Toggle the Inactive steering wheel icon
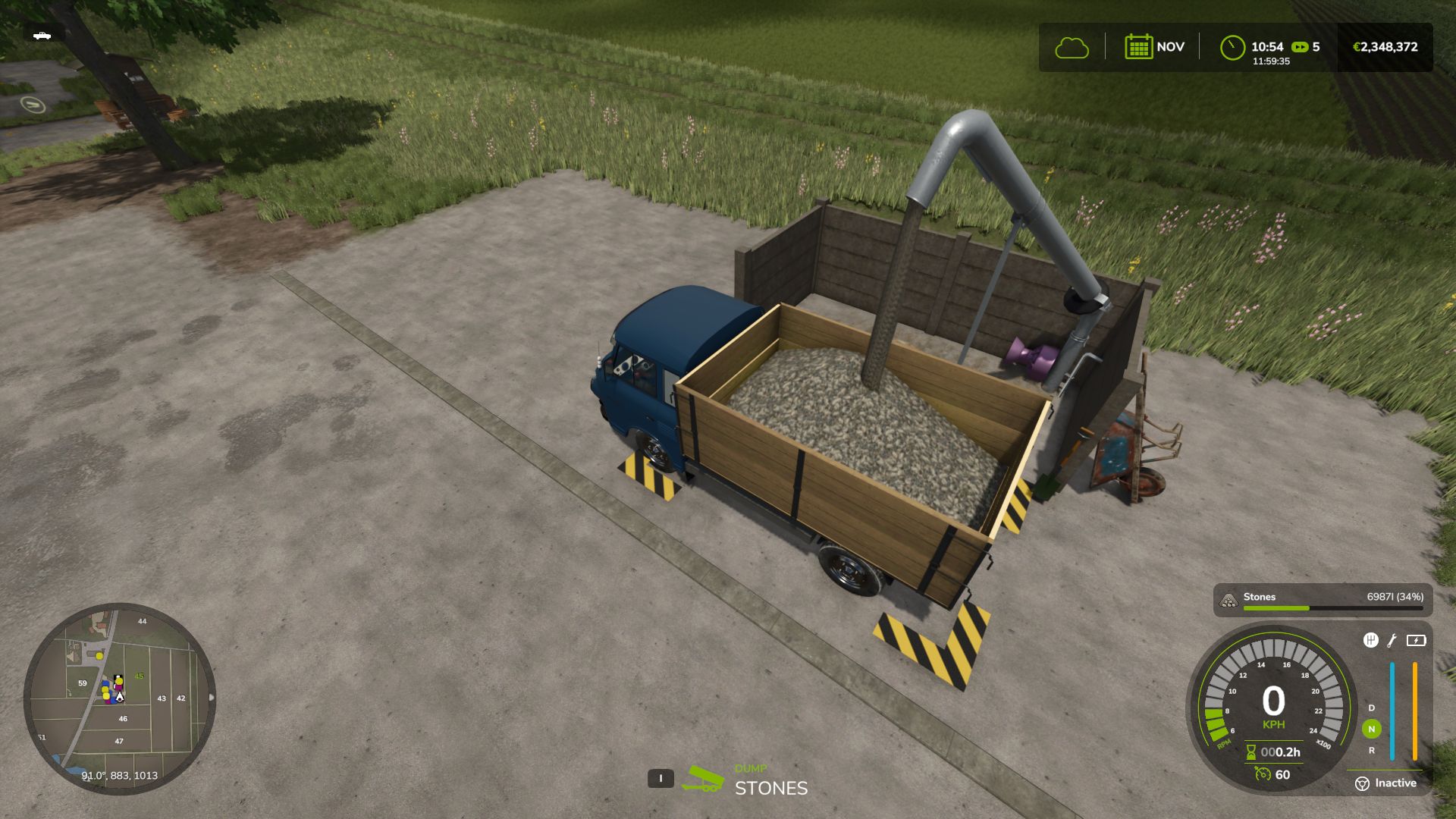The image size is (1456, 819). 1362,783
